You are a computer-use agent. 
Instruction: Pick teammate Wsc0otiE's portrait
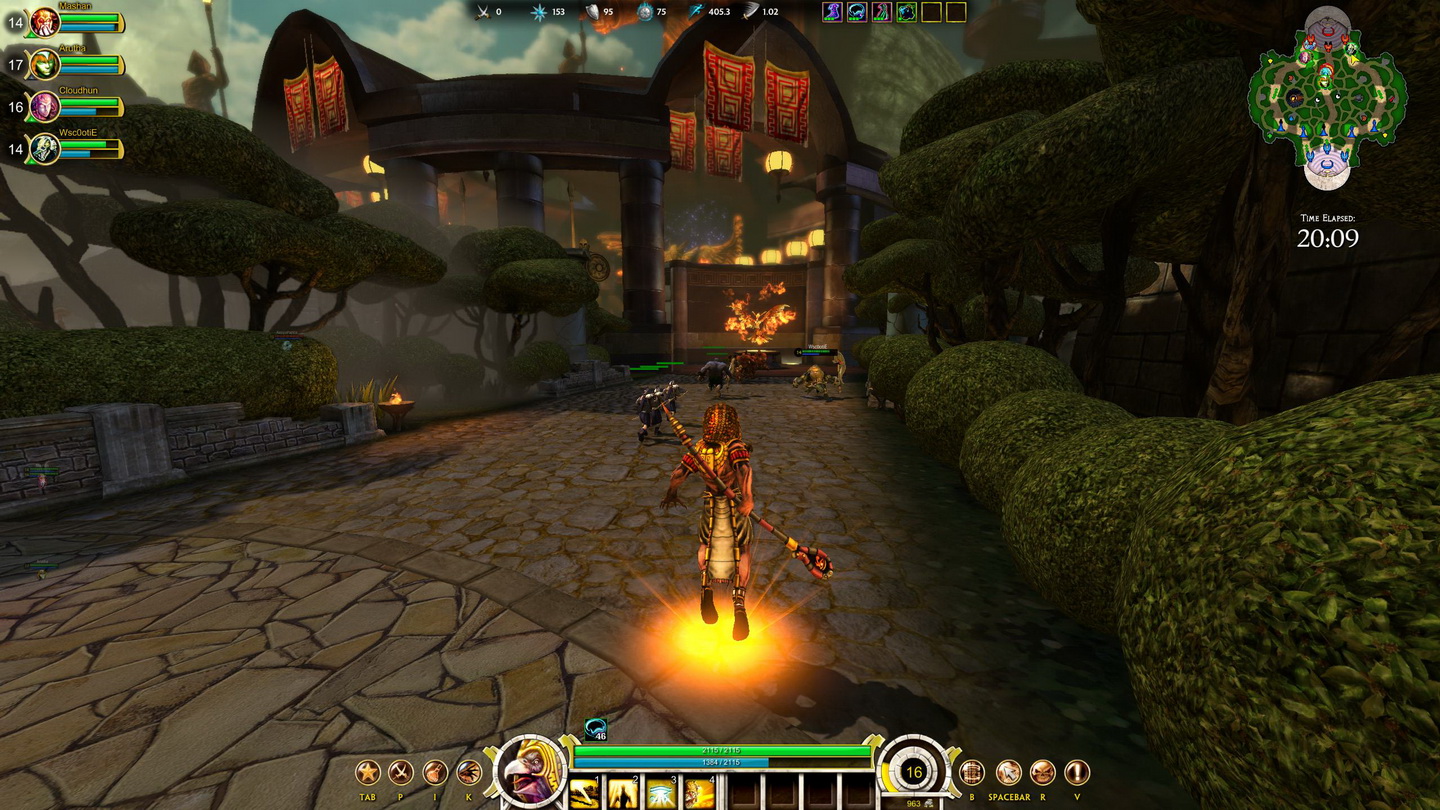click(45, 149)
